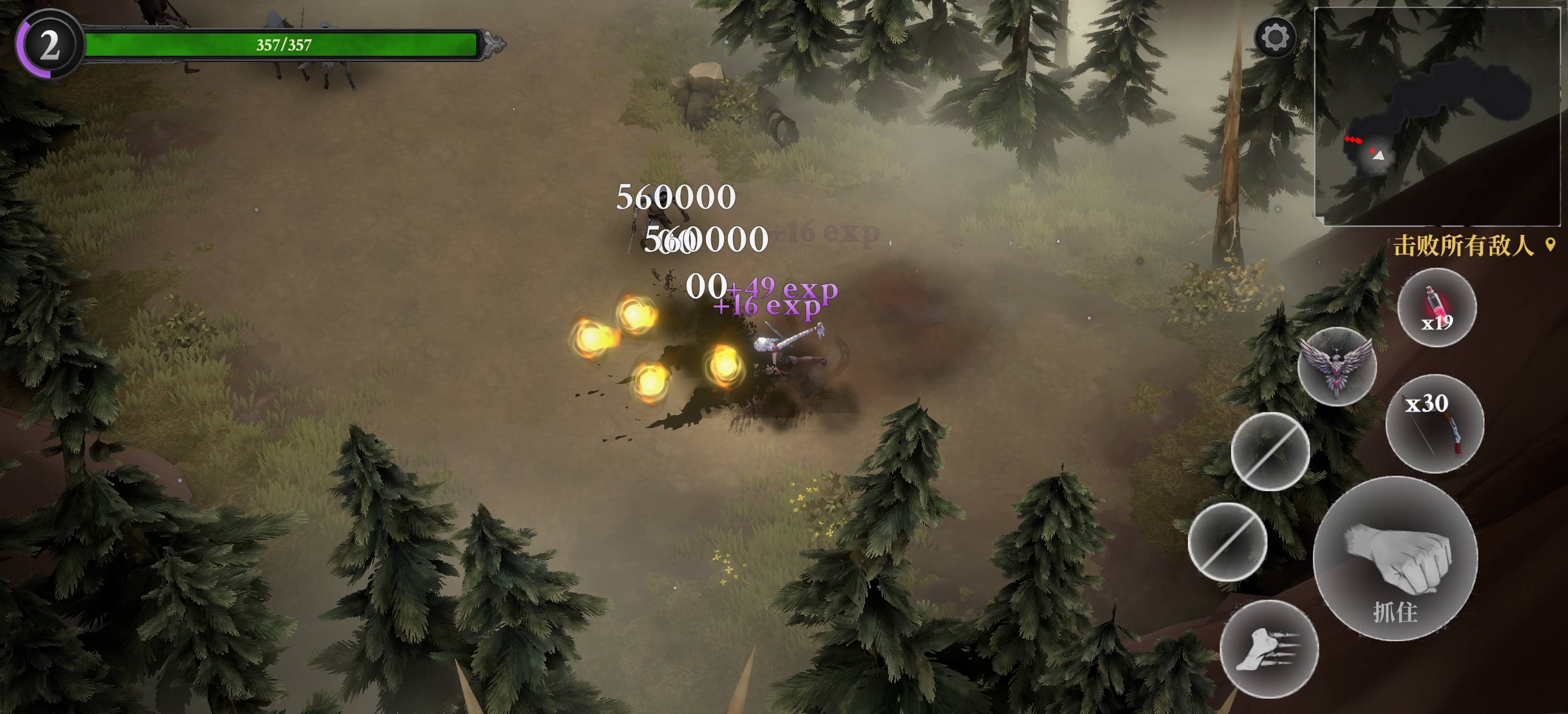Image resolution: width=1568 pixels, height=714 pixels.
Task: Select the 击败所有敌人 objective tracker
Action: 1463,246
